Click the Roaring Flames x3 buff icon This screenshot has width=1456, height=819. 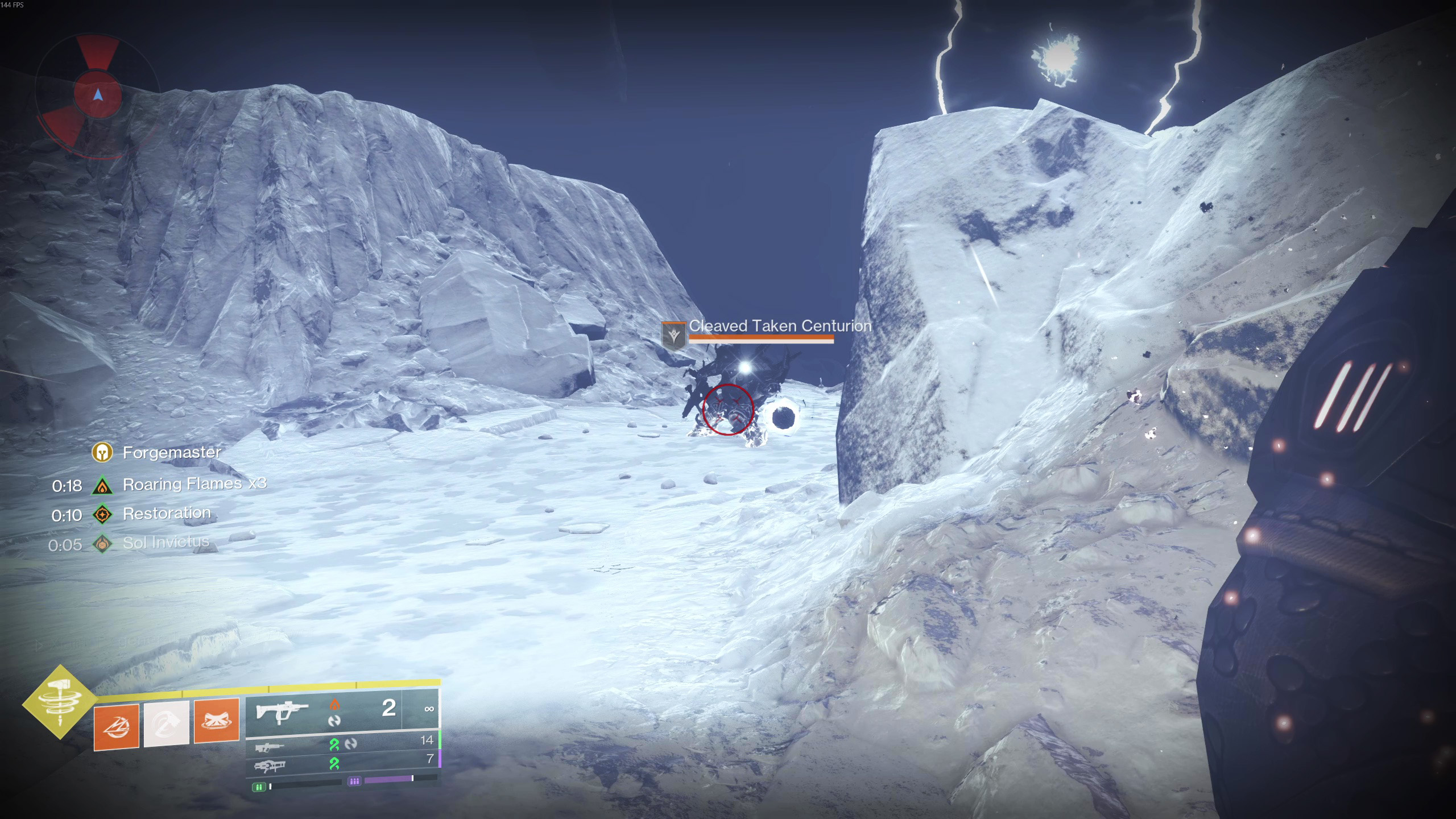(x=102, y=486)
